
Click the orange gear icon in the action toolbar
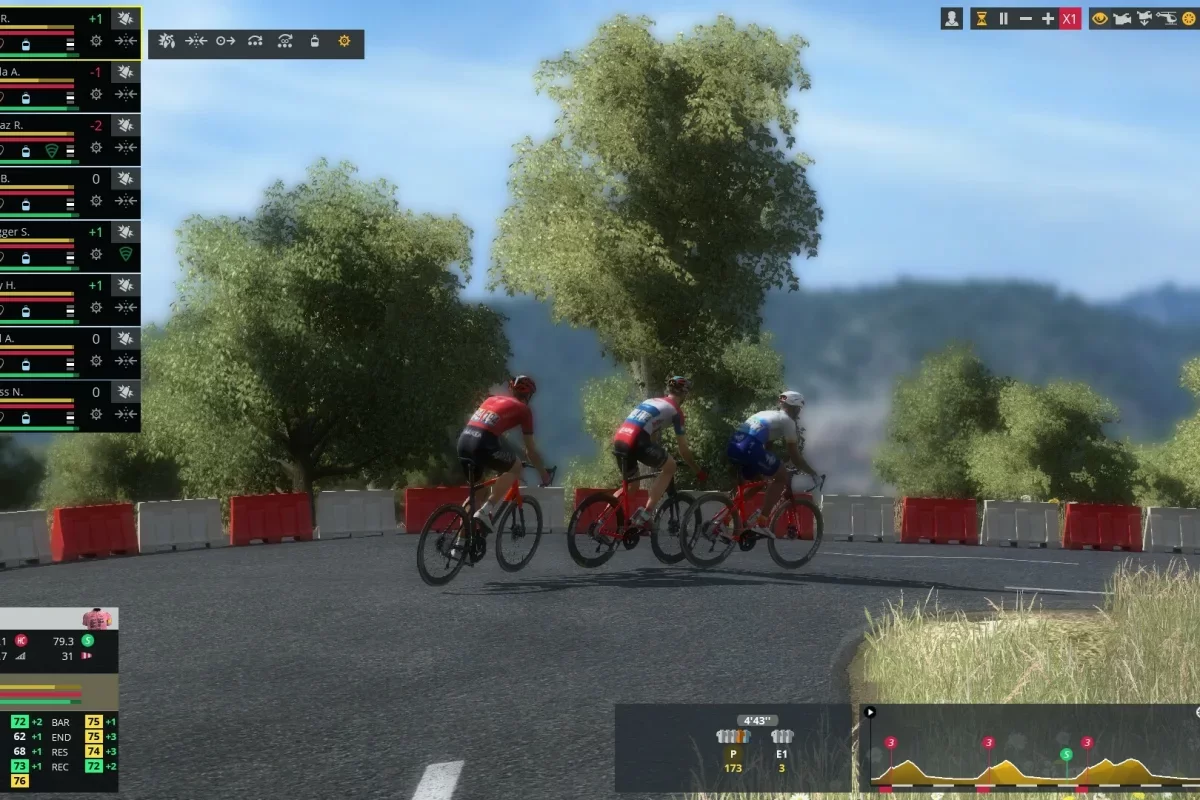pyautogui.click(x=344, y=41)
